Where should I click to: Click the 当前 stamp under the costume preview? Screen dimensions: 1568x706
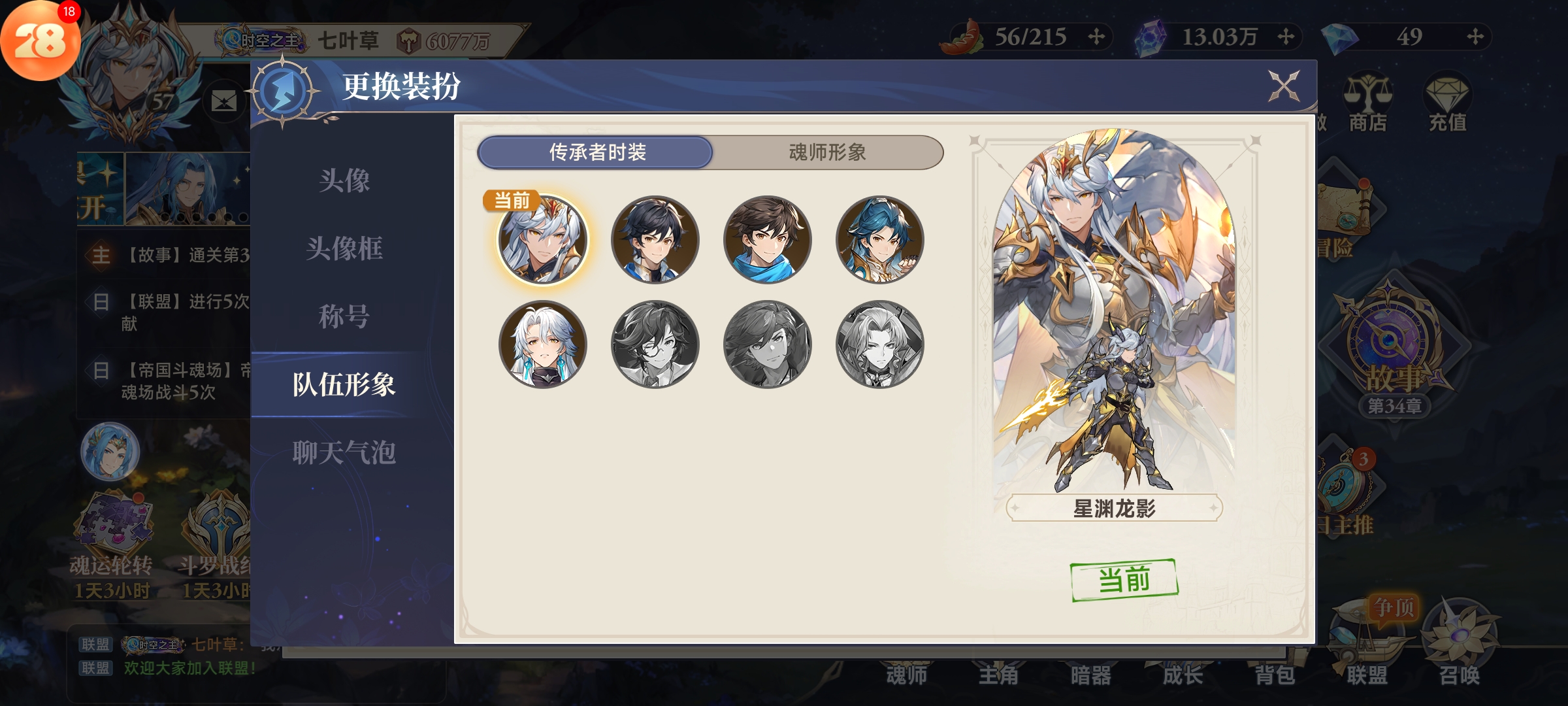click(x=1124, y=580)
